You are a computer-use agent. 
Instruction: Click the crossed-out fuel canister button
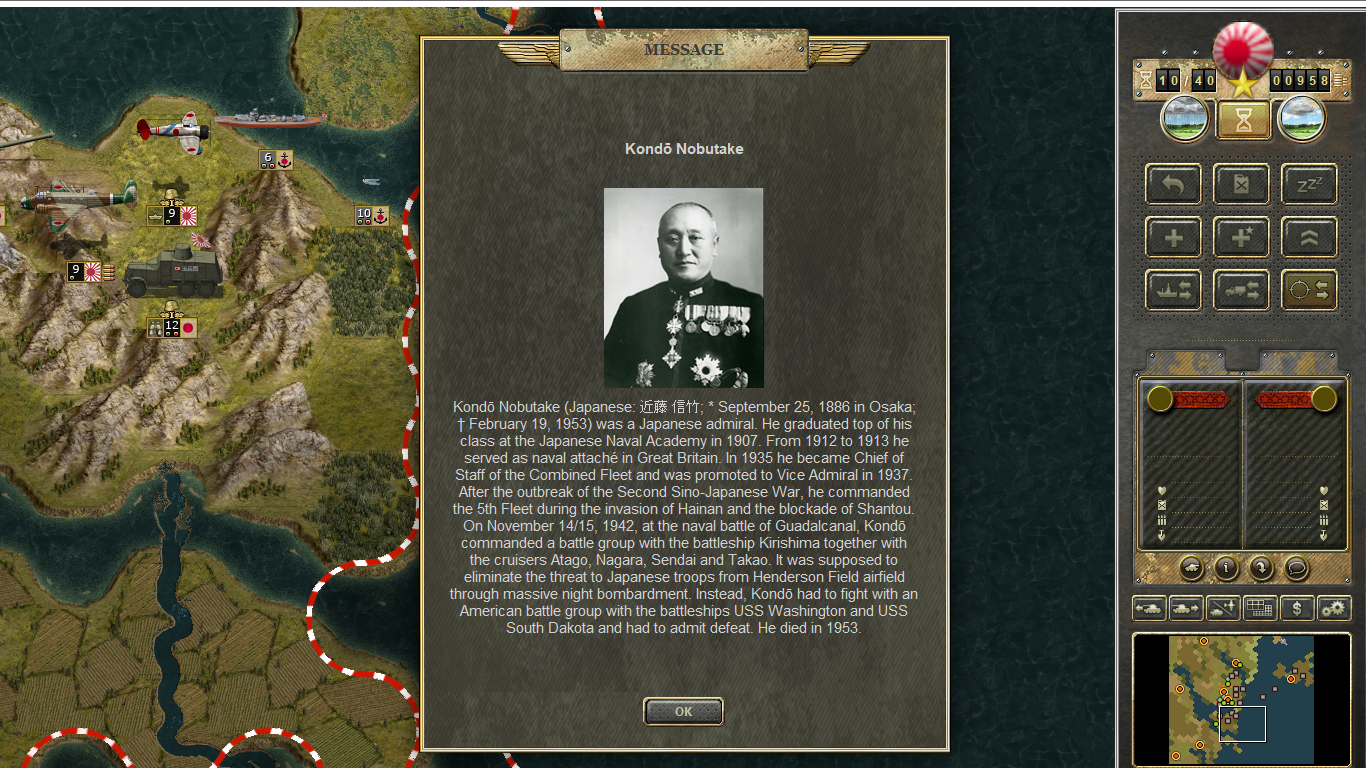click(x=1241, y=185)
